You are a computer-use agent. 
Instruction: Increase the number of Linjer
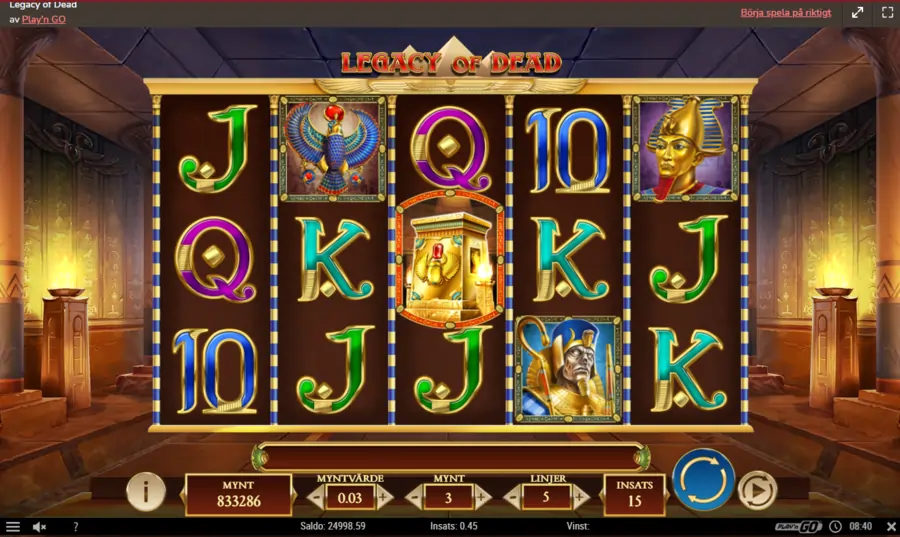[x=580, y=496]
